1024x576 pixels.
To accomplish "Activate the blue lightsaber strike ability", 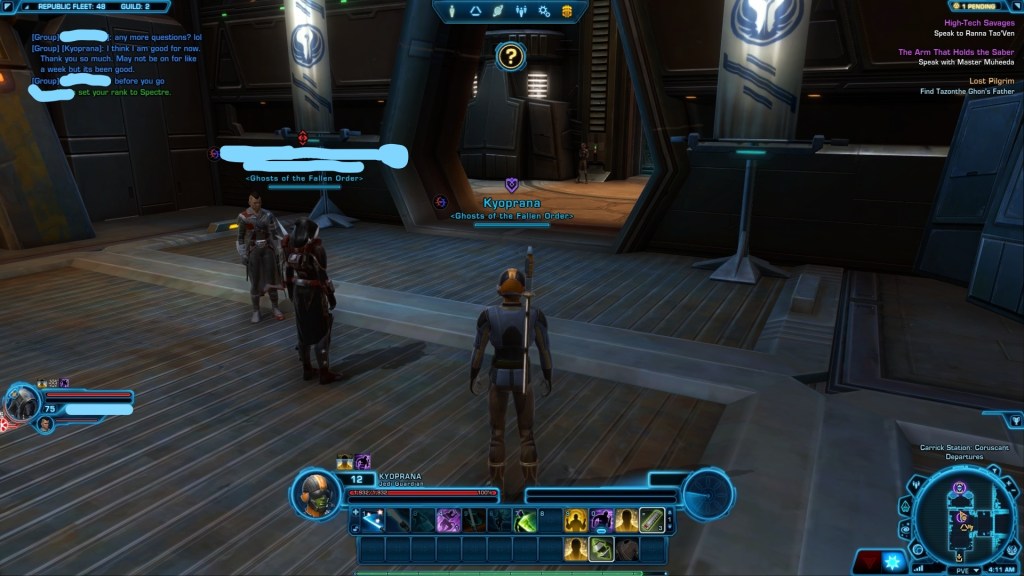I will pyautogui.click(x=372, y=520).
